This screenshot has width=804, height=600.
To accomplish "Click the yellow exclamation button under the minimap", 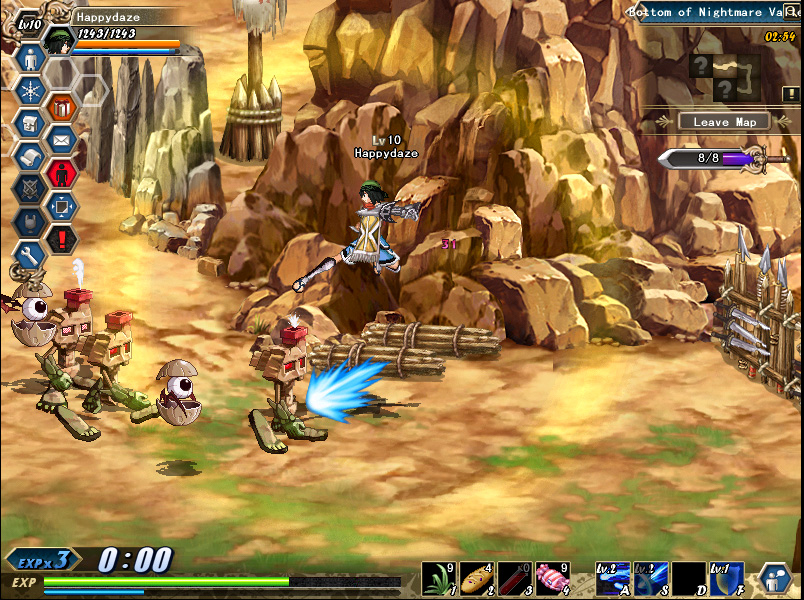I will (789, 94).
